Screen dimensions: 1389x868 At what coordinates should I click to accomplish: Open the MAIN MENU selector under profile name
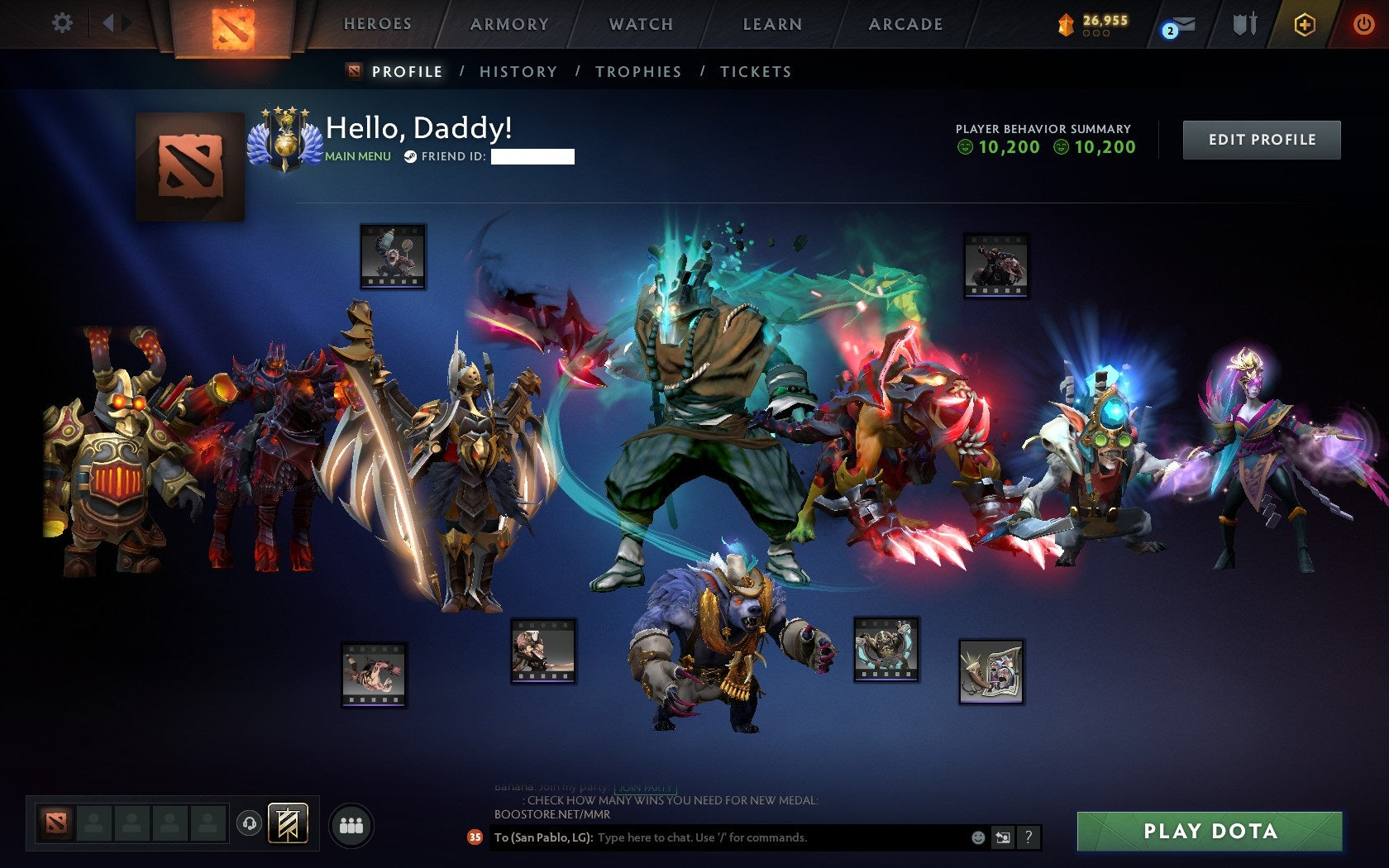pos(357,155)
